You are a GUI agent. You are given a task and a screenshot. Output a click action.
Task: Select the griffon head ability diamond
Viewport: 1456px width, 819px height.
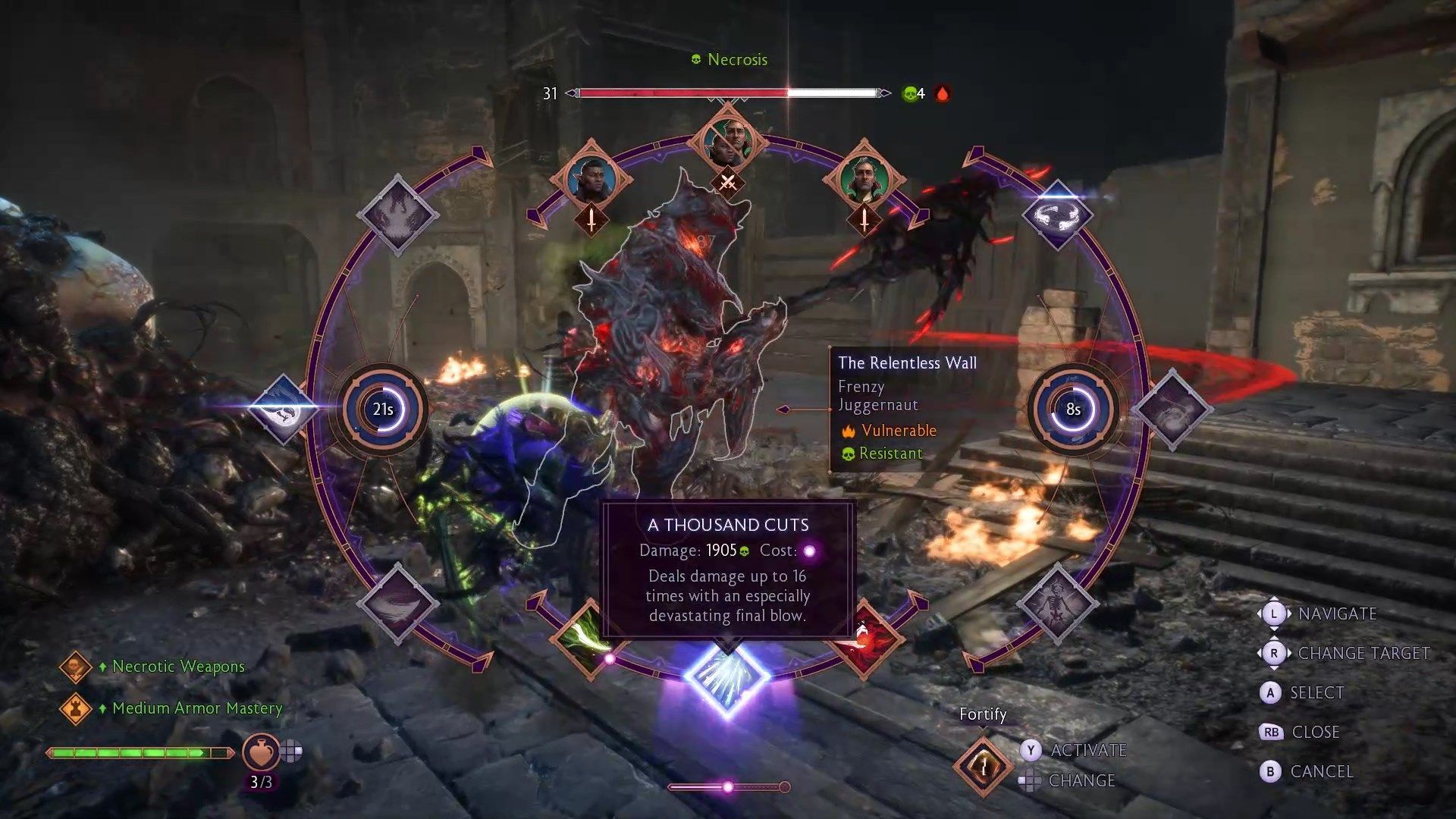point(284,409)
